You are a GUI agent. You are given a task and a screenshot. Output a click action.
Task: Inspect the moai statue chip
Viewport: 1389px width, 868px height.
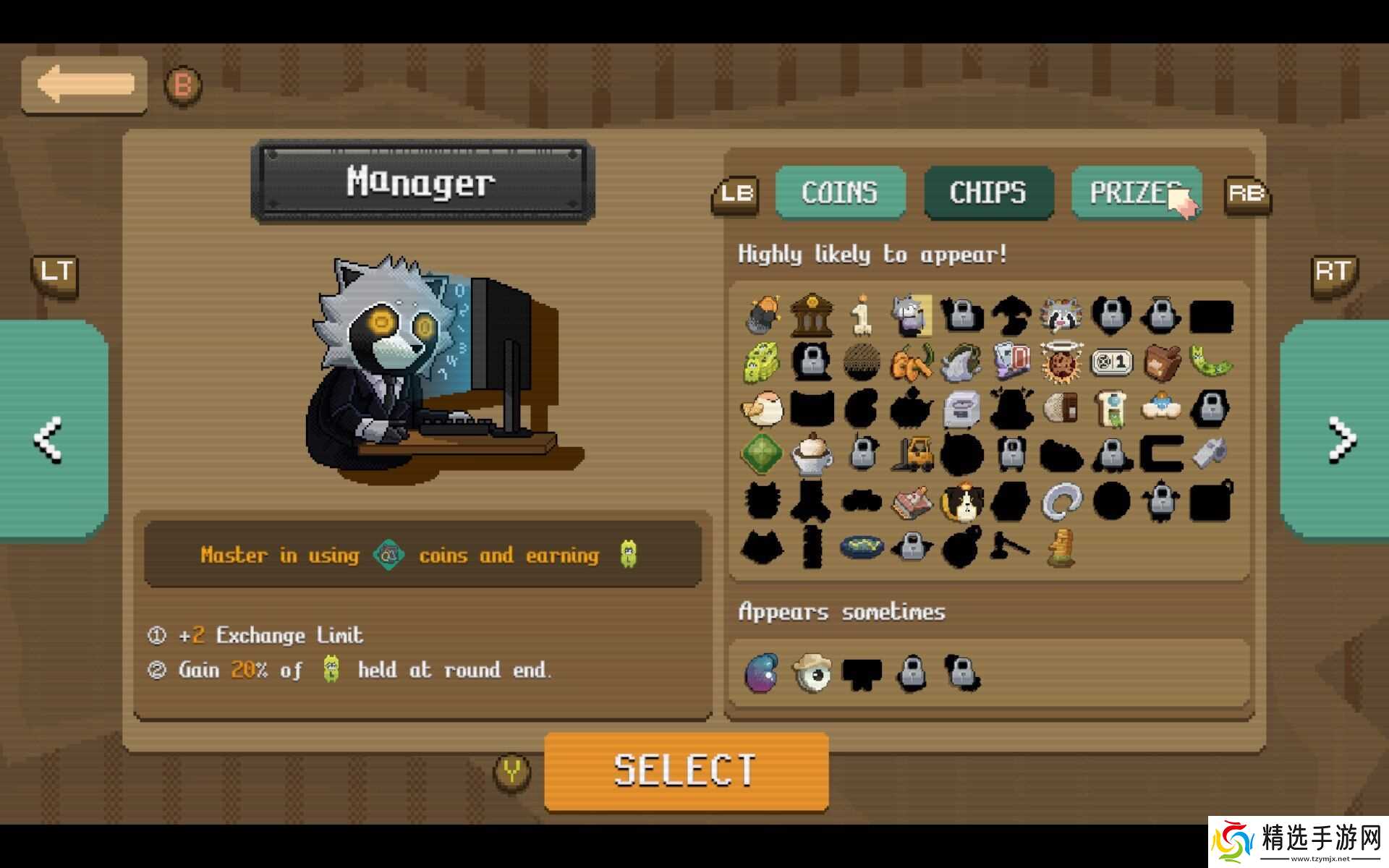[1061, 548]
